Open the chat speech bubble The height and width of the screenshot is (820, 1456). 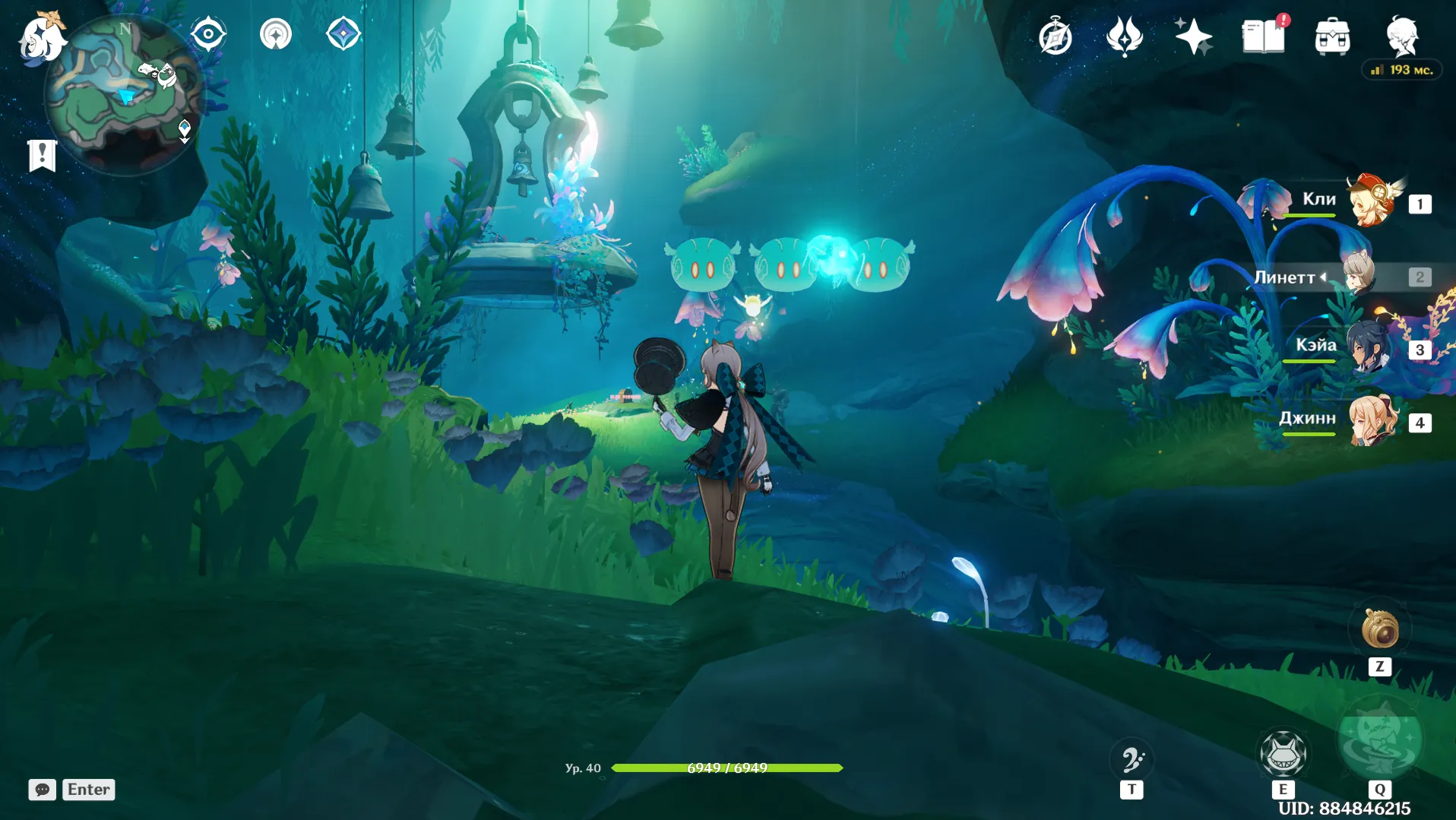click(x=43, y=790)
